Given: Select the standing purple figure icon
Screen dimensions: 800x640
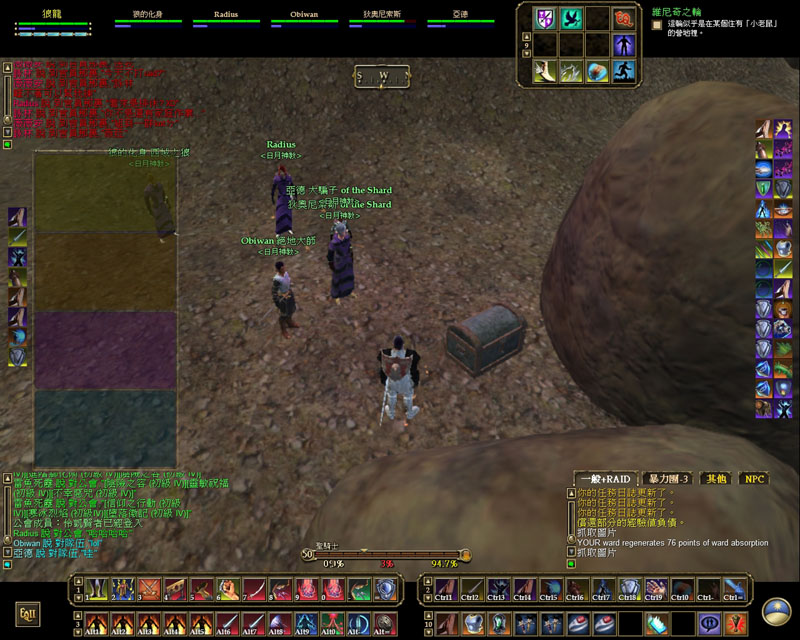Looking at the screenshot, I should tap(624, 44).
